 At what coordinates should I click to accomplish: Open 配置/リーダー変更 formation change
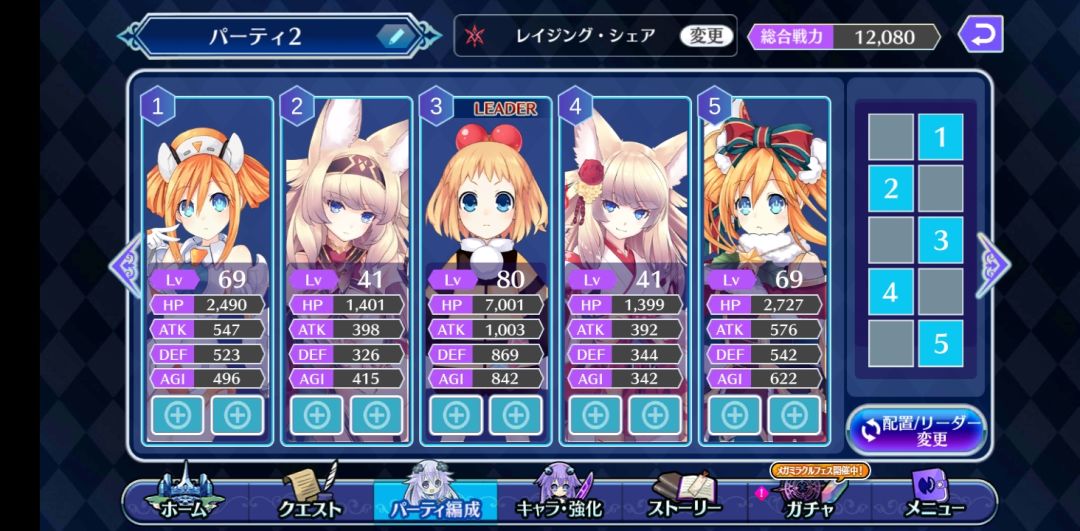click(916, 431)
